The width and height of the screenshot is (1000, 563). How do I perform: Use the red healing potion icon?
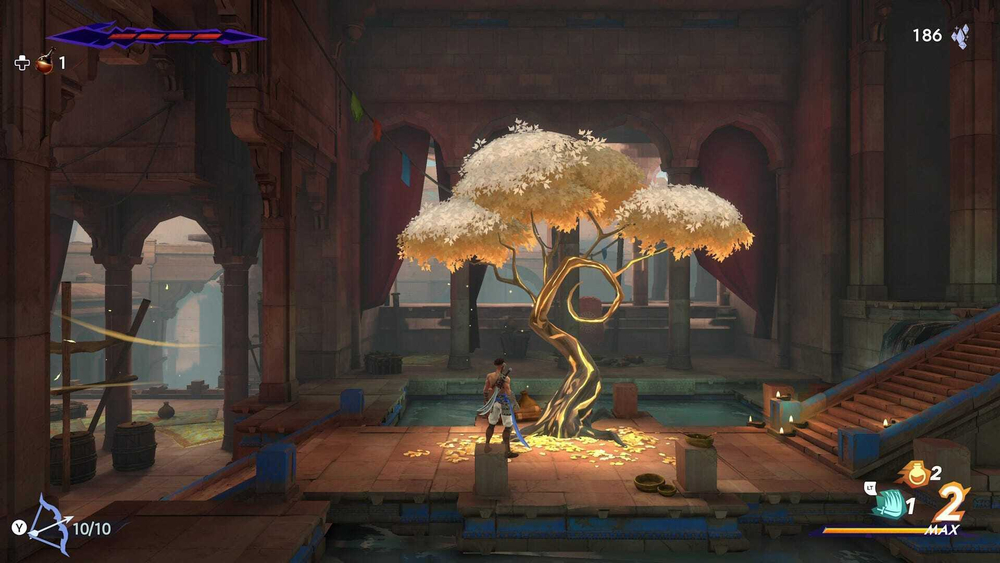tap(45, 64)
